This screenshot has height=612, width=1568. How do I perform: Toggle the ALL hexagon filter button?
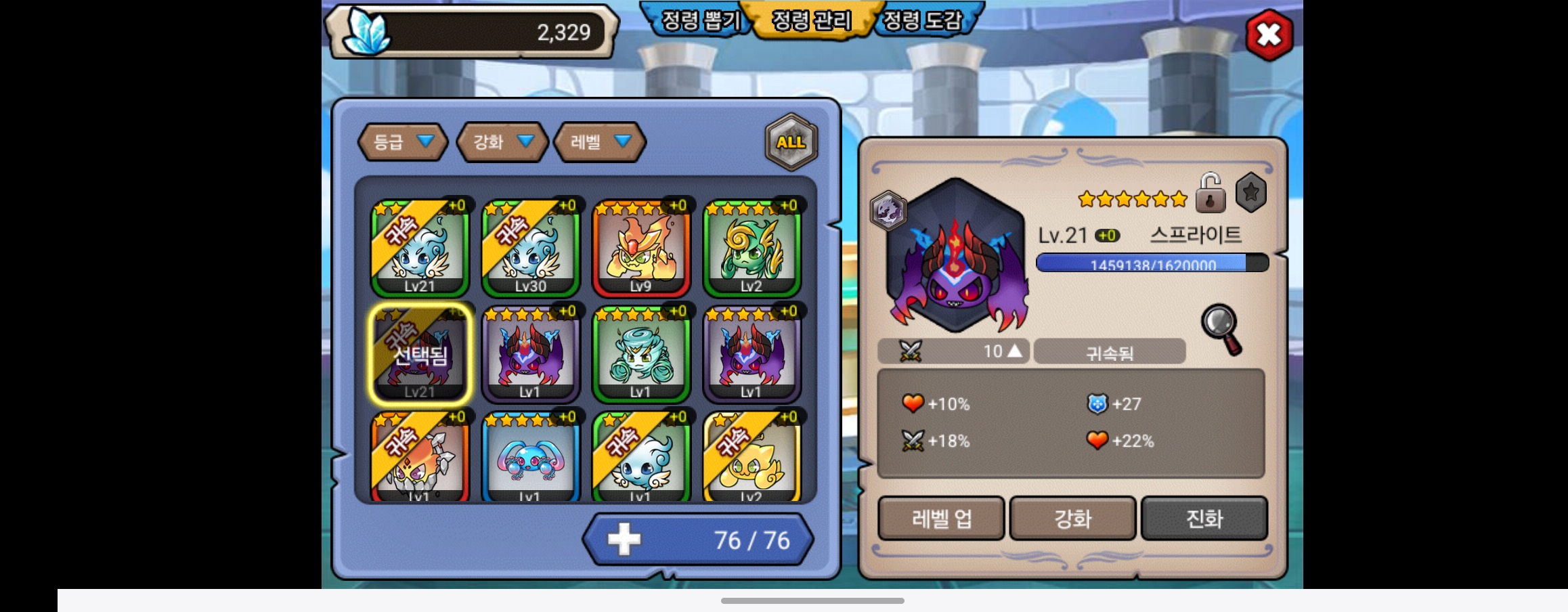point(791,142)
